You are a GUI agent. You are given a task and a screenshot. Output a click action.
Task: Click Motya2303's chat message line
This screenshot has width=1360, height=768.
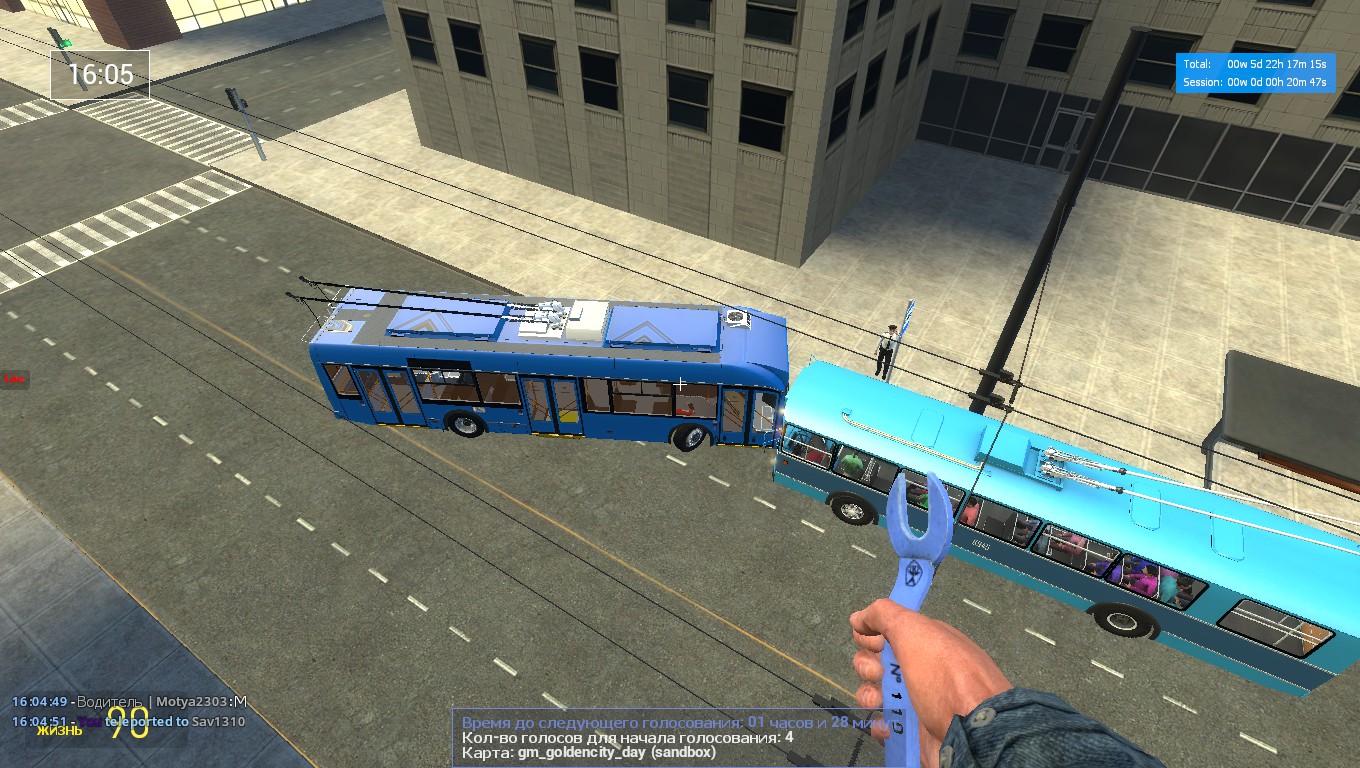[129, 702]
